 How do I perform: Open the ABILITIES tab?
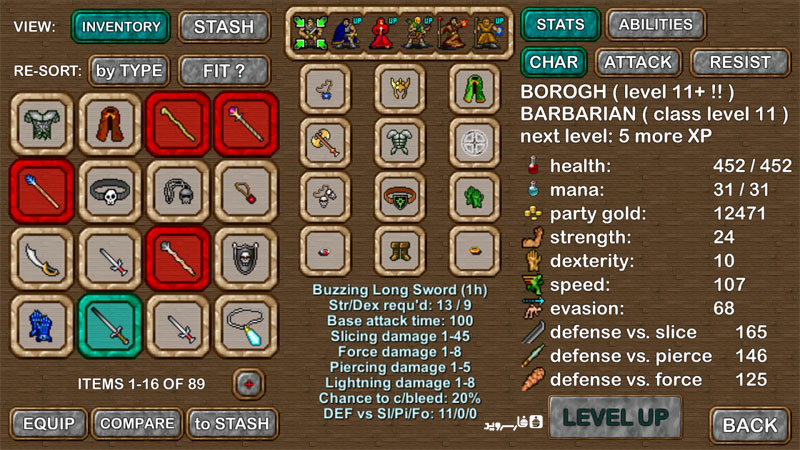(655, 24)
